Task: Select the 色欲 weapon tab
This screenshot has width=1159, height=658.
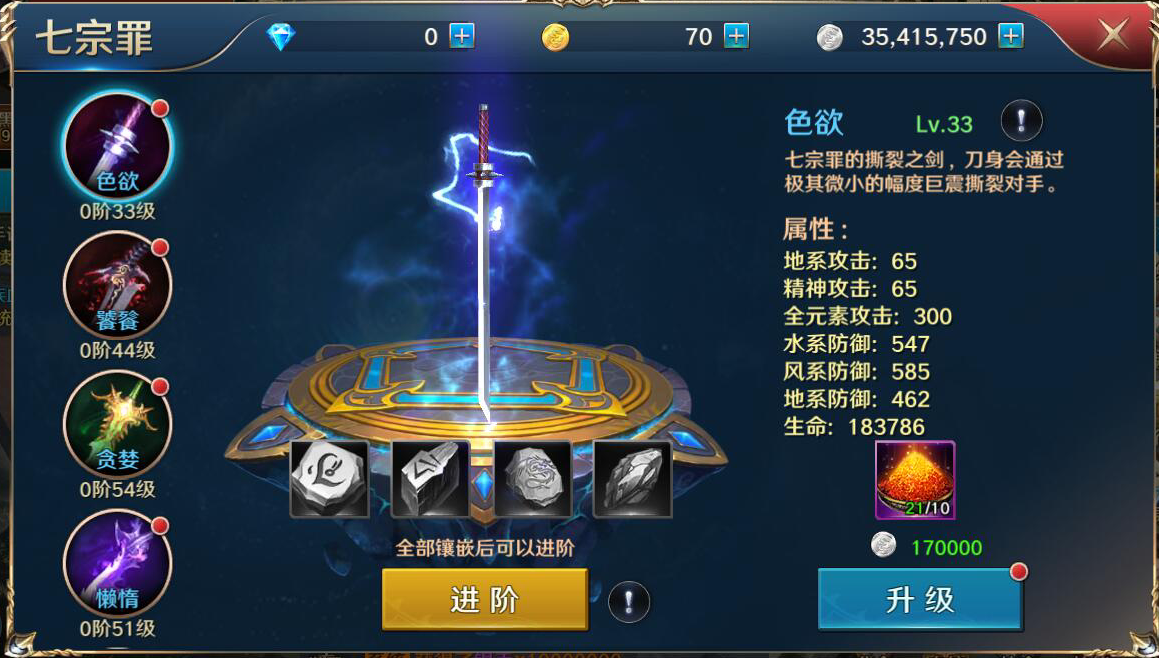Action: (118, 147)
